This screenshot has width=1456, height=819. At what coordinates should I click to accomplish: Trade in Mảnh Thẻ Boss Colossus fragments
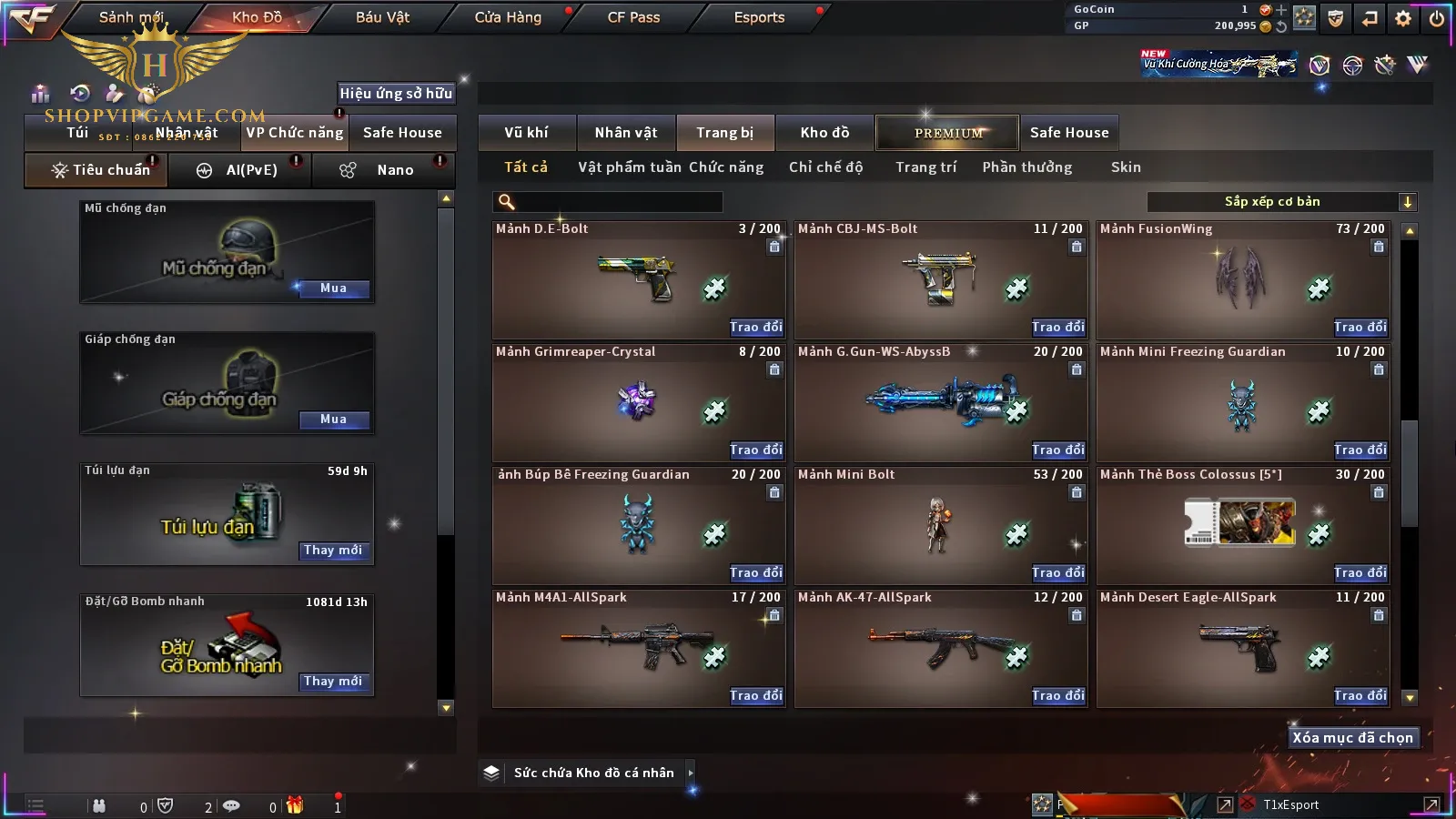pyautogui.click(x=1360, y=573)
